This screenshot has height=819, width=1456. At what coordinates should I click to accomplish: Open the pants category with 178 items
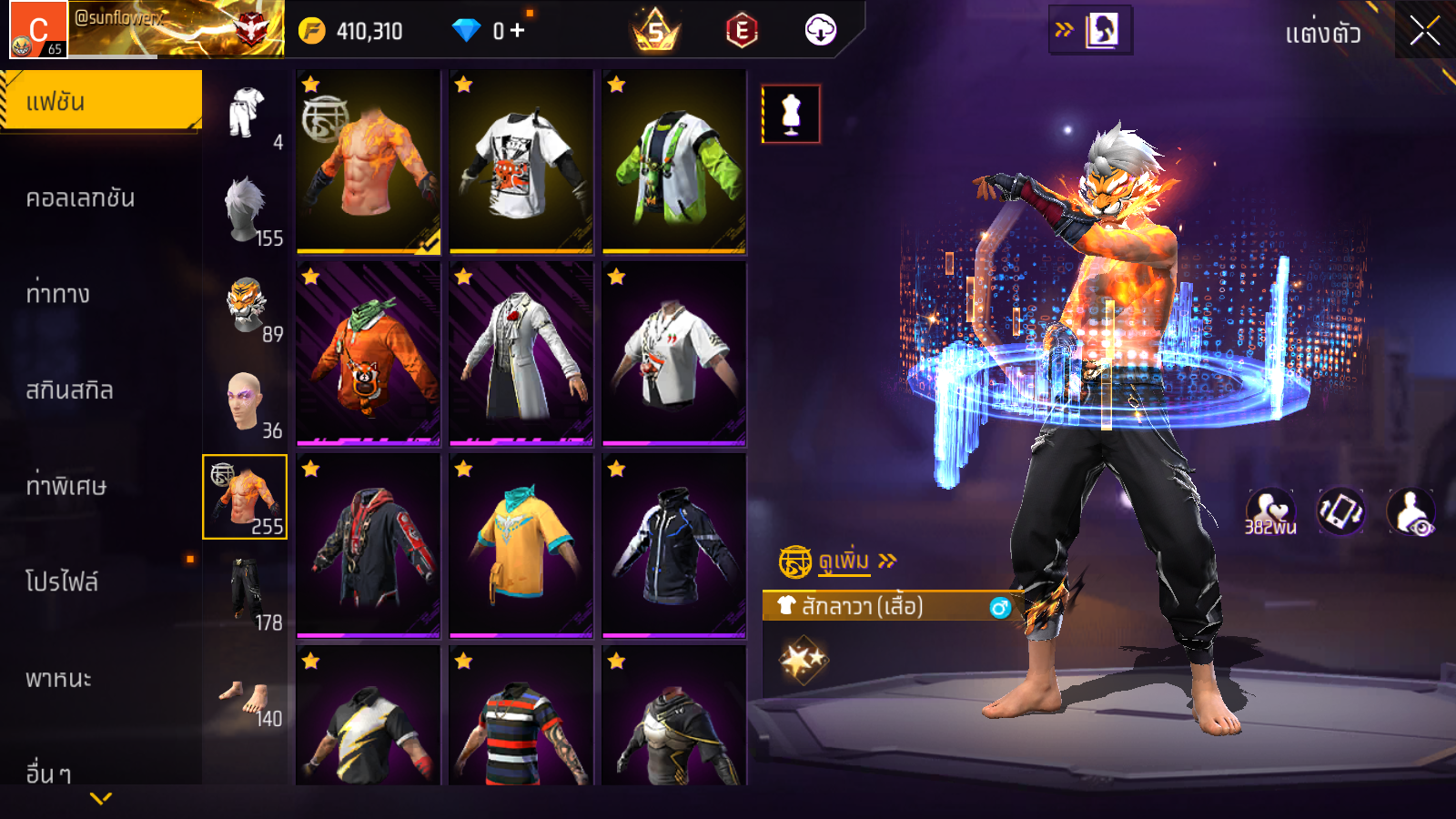point(246,593)
